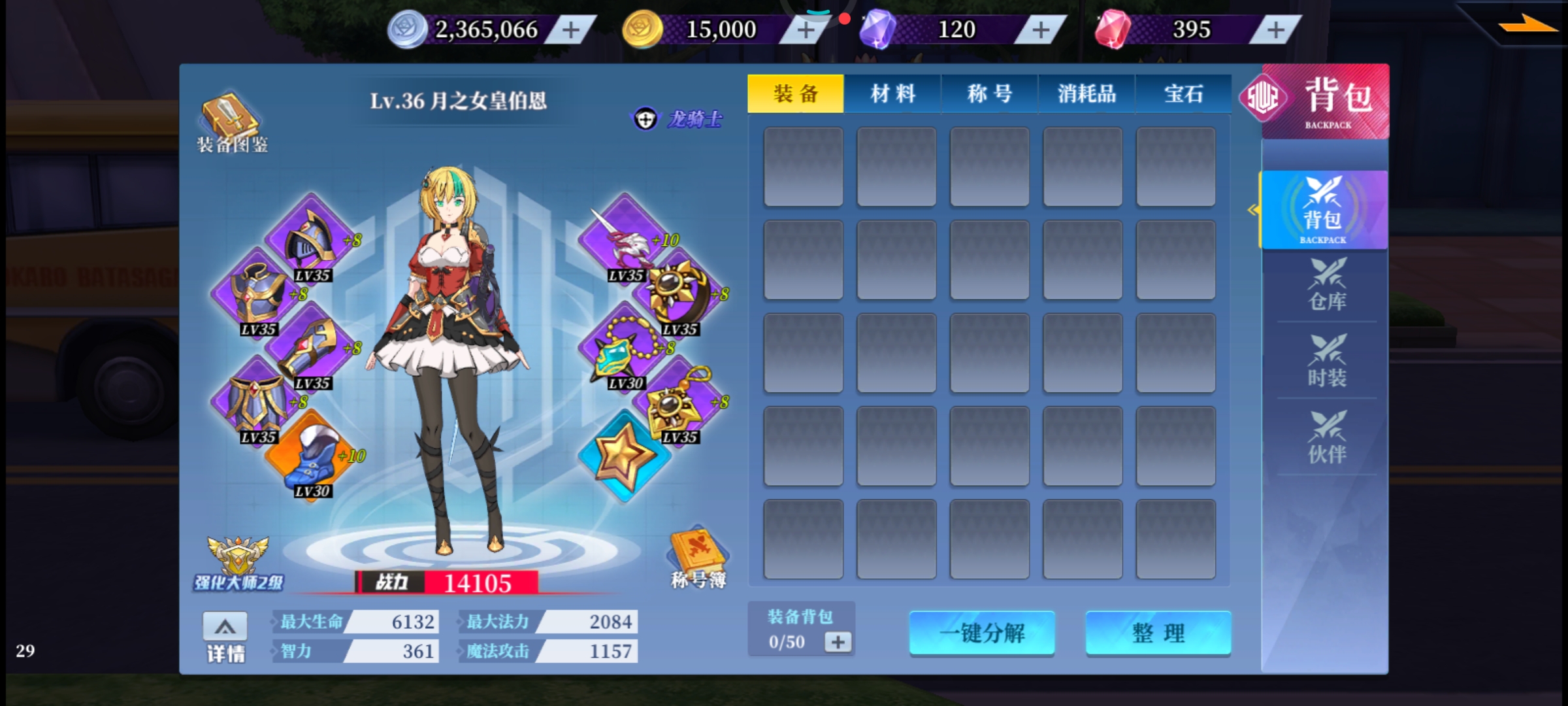This screenshot has height=706, width=1568.
Task: Go to the 伙伴 companions section
Action: point(1326,438)
